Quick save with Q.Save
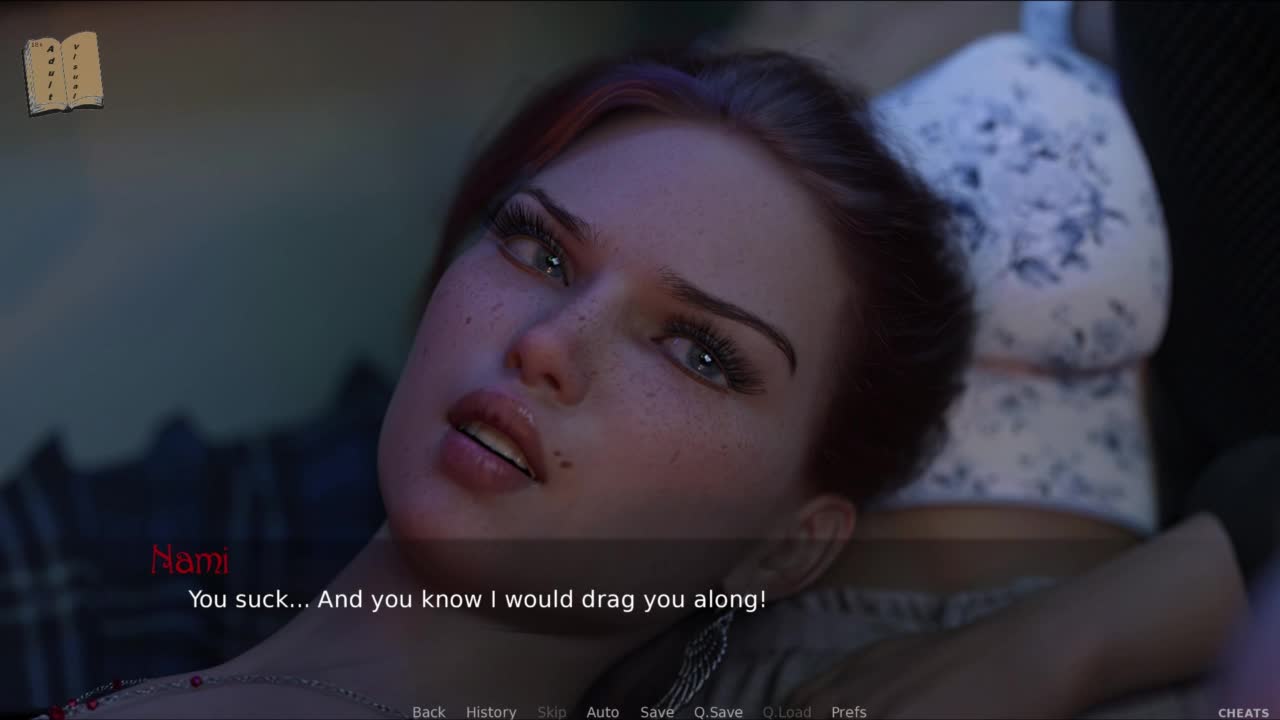The width and height of the screenshot is (1280, 720). [x=718, y=712]
